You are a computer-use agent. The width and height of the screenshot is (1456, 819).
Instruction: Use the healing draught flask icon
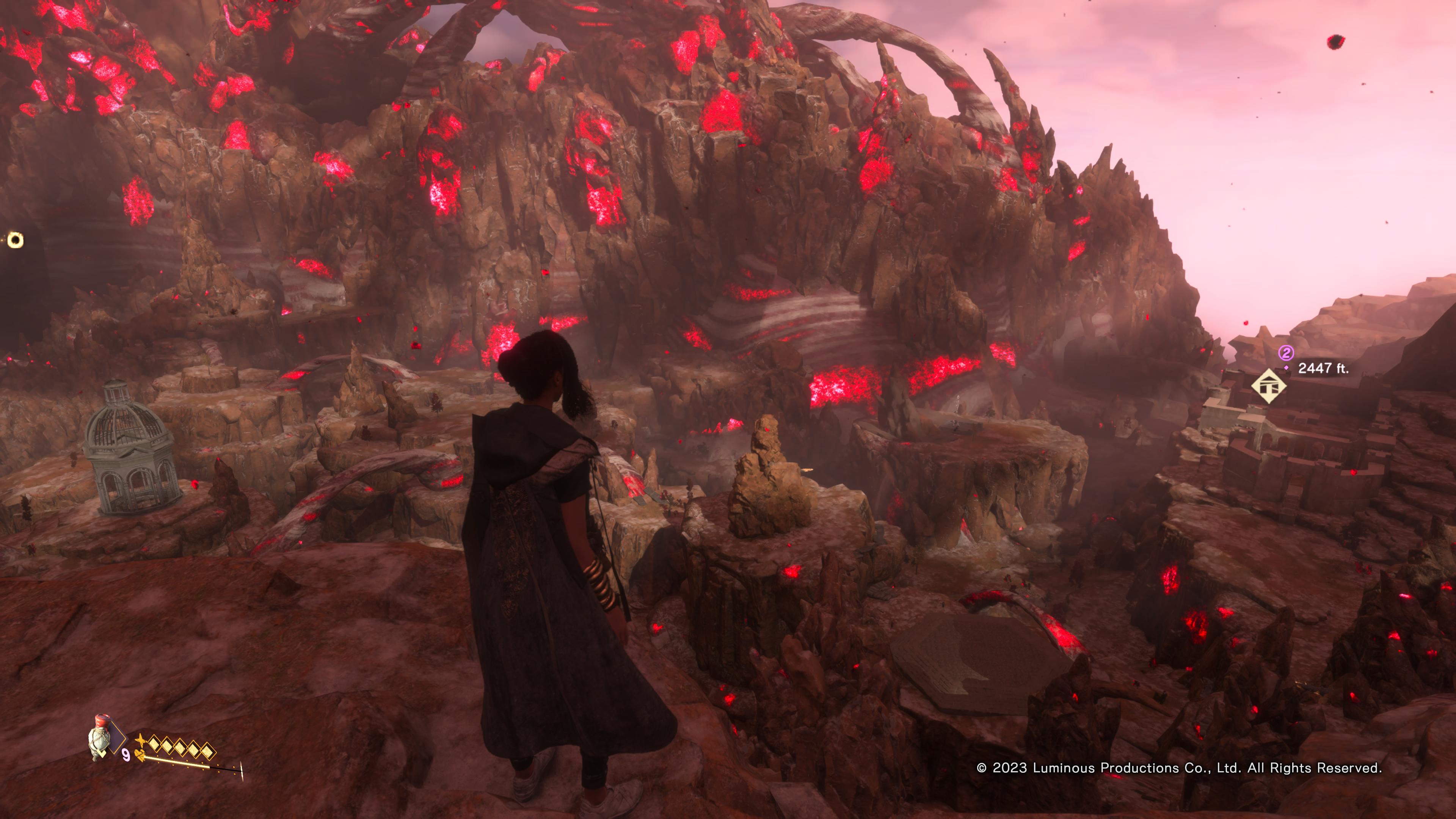pos(100,737)
